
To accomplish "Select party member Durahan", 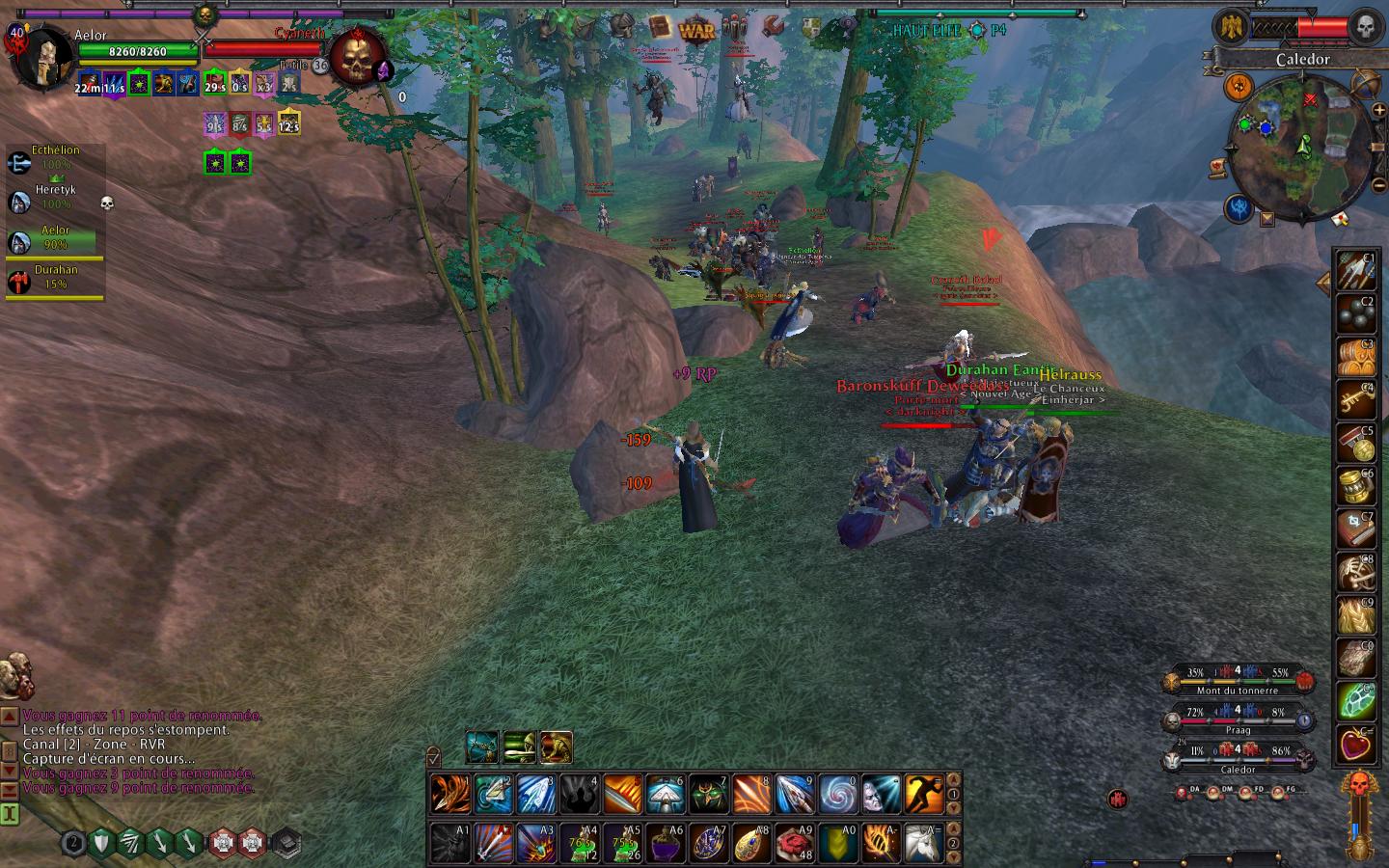I will 55,277.
